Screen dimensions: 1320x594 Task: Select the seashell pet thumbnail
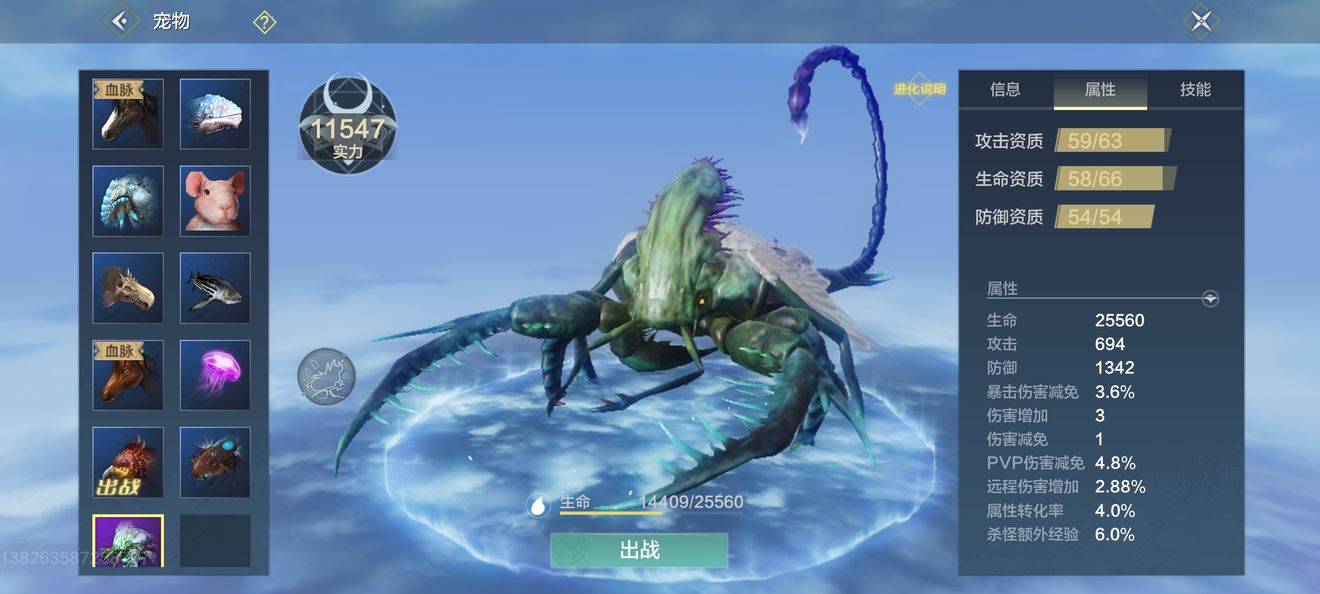[215, 114]
